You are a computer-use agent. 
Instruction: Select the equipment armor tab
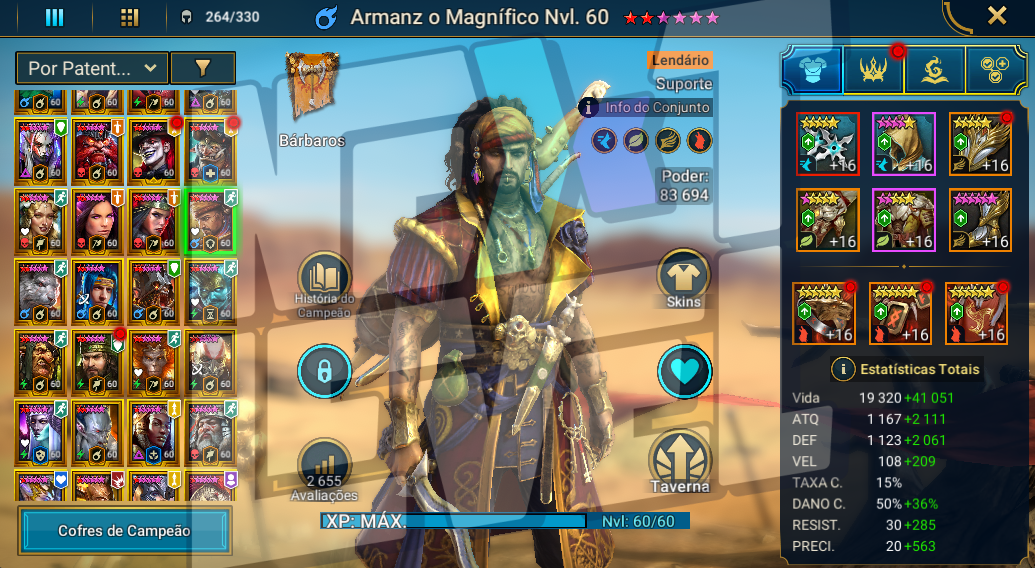(x=811, y=69)
